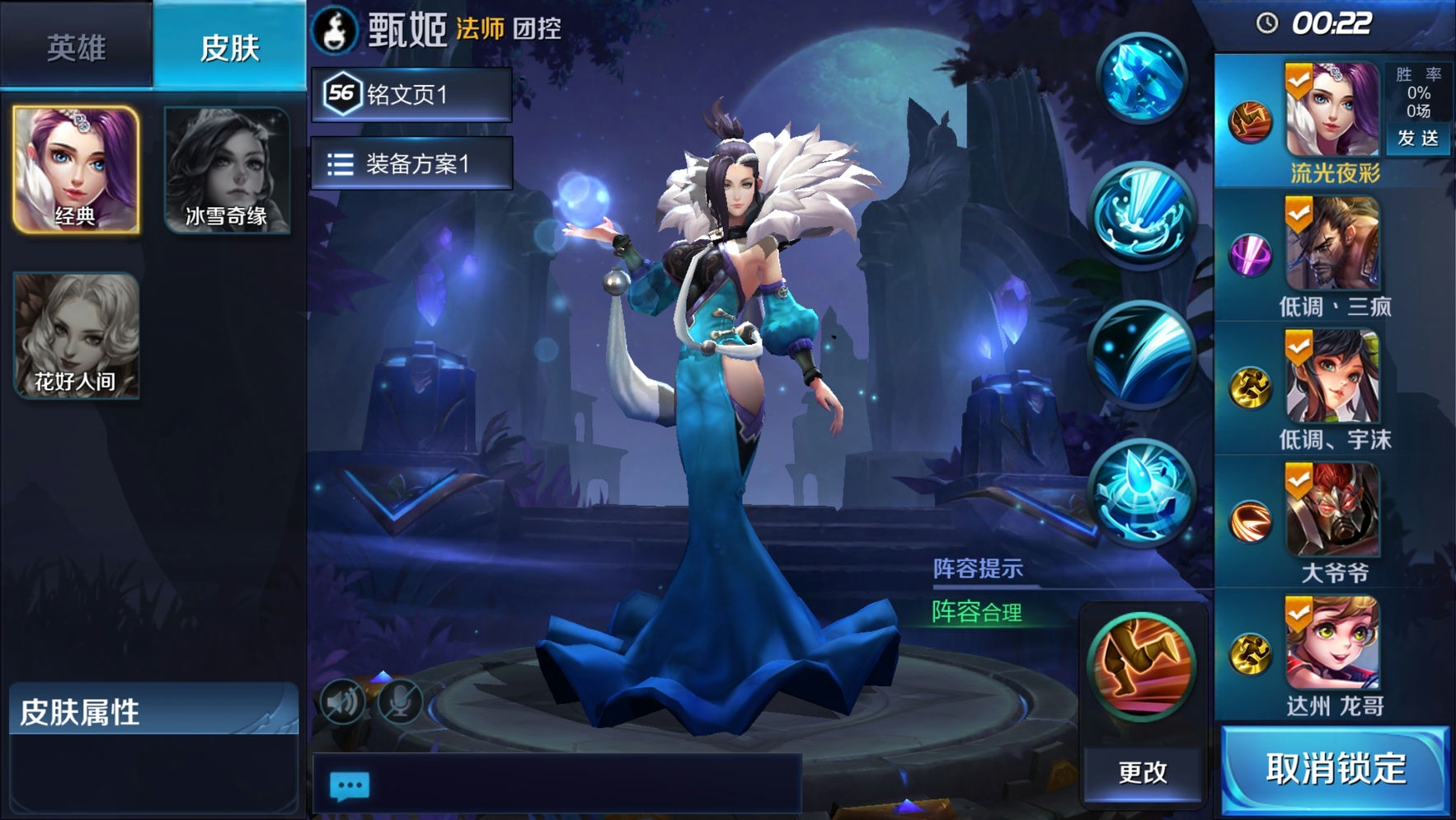View the water splash skill icon

pyautogui.click(x=1142, y=214)
